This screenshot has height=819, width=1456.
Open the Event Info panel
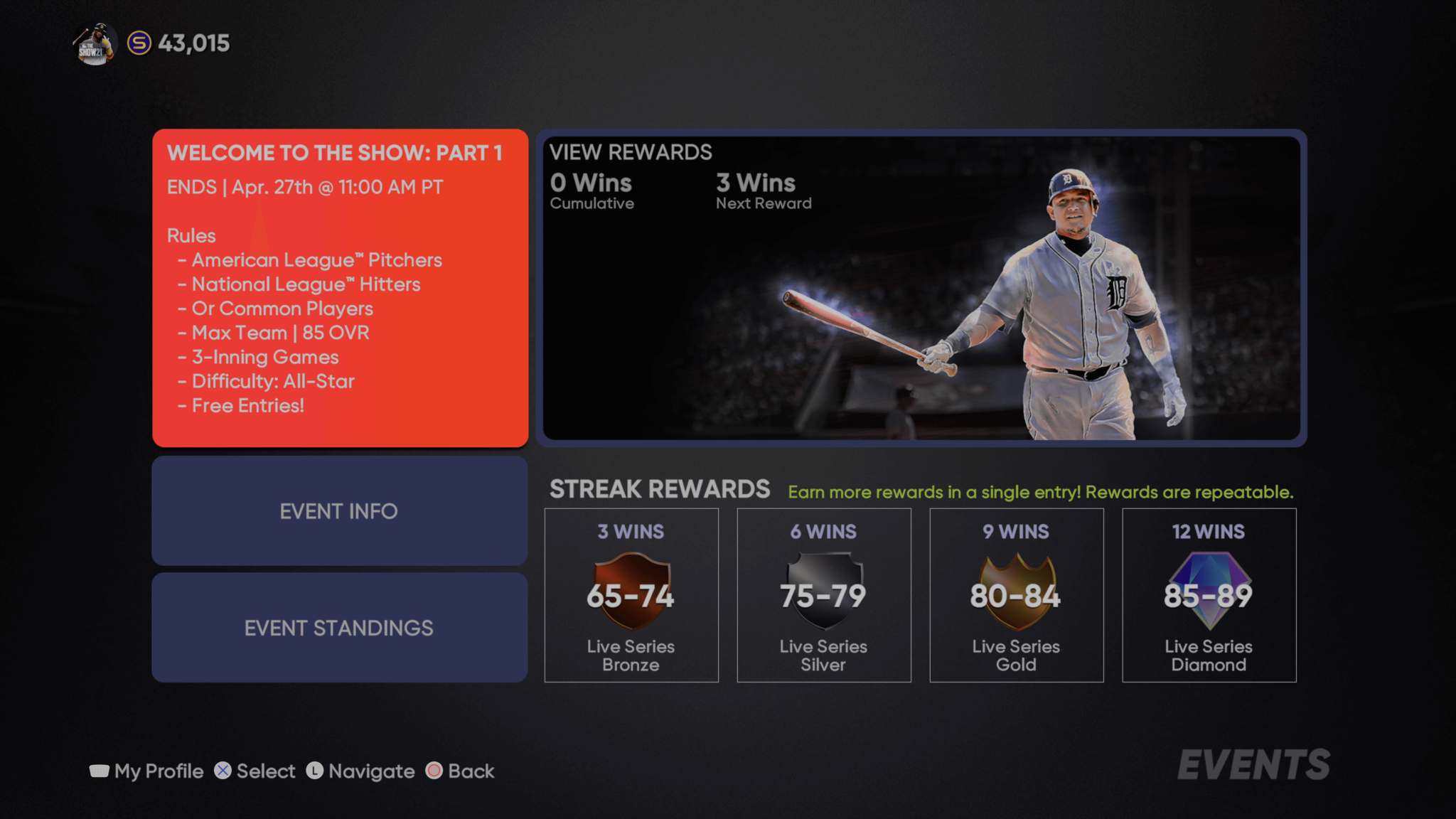[x=340, y=511]
